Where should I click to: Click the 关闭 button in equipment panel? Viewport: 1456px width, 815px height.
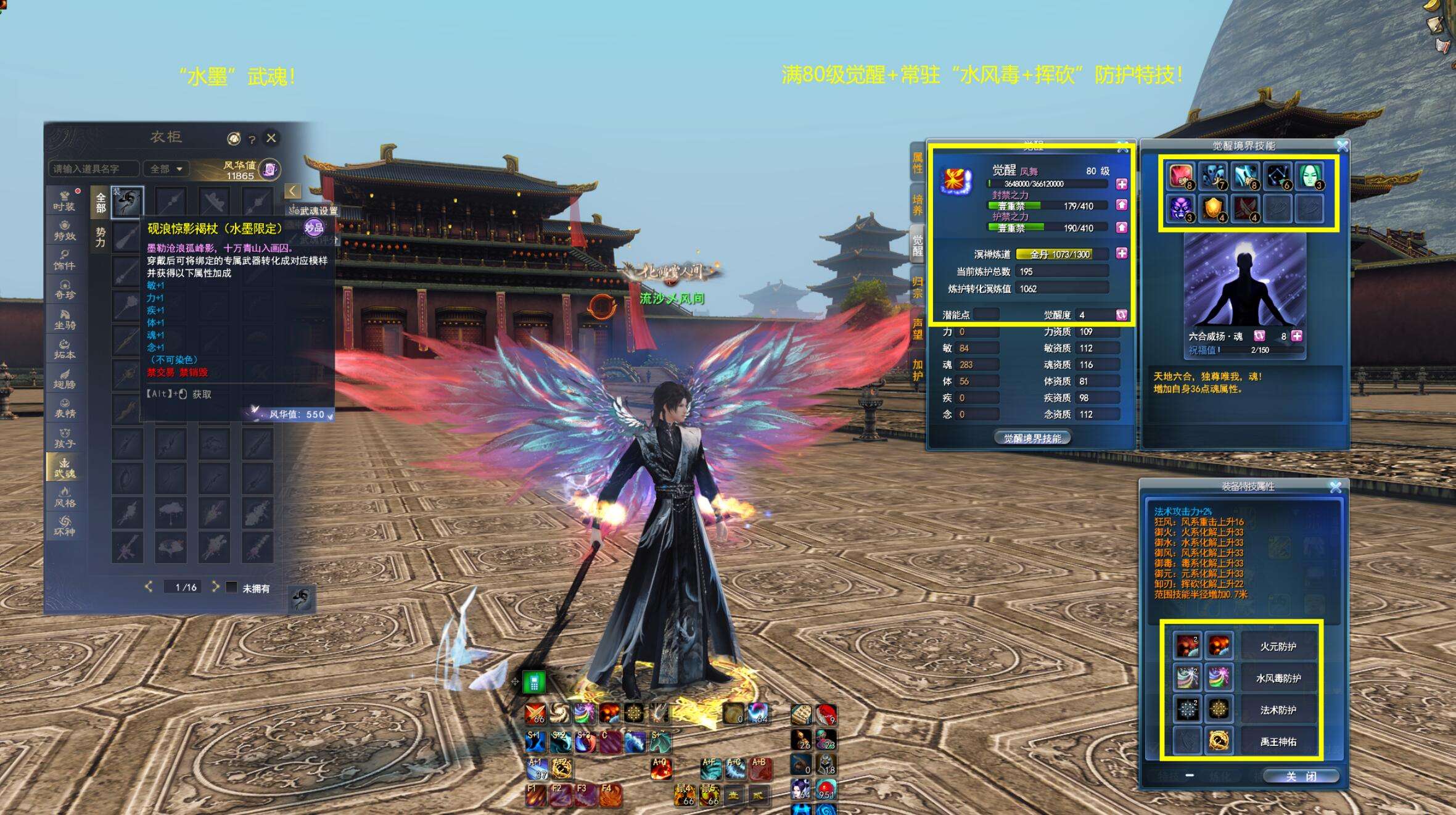click(1300, 776)
